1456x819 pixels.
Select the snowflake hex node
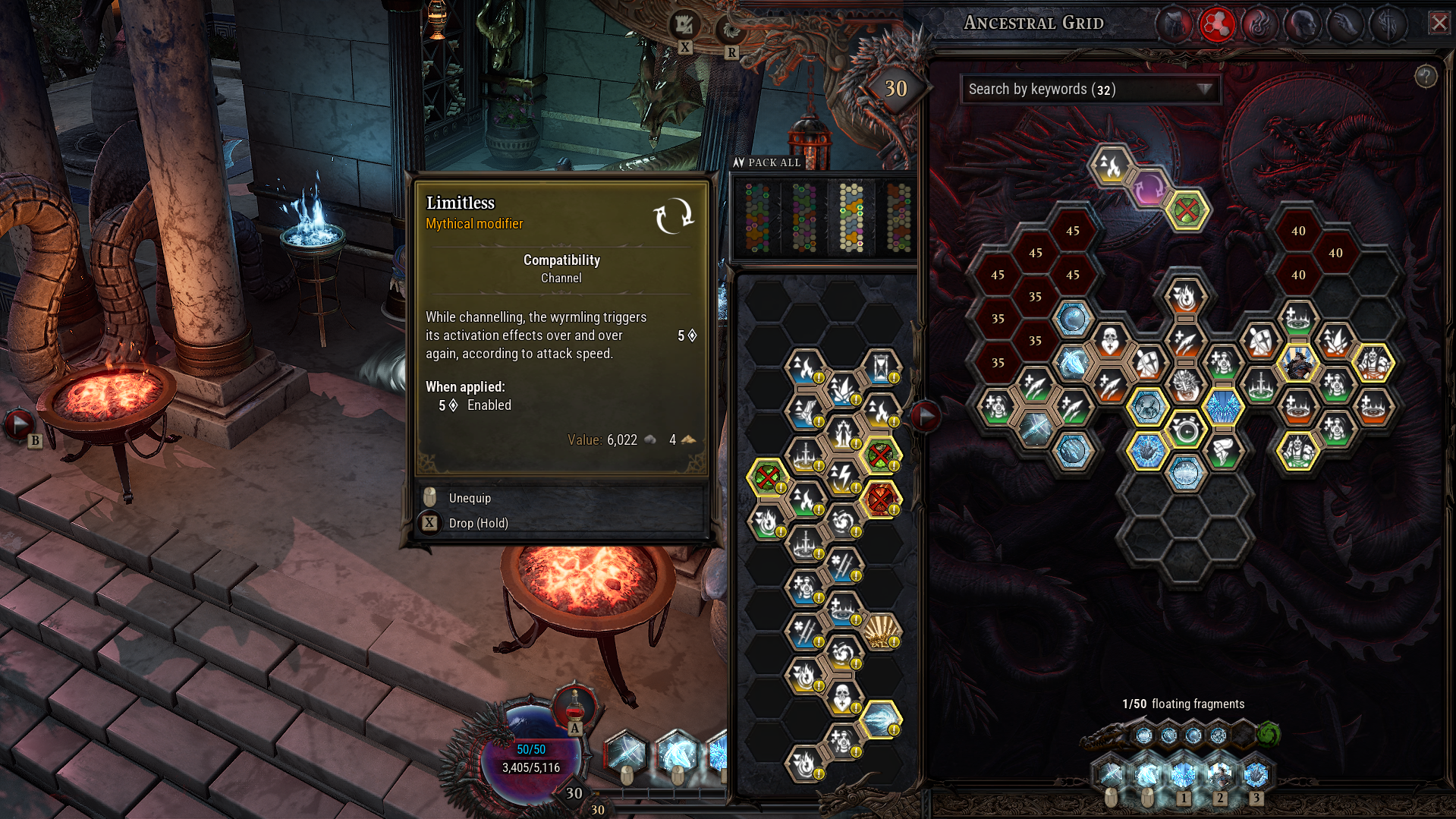point(1225,408)
